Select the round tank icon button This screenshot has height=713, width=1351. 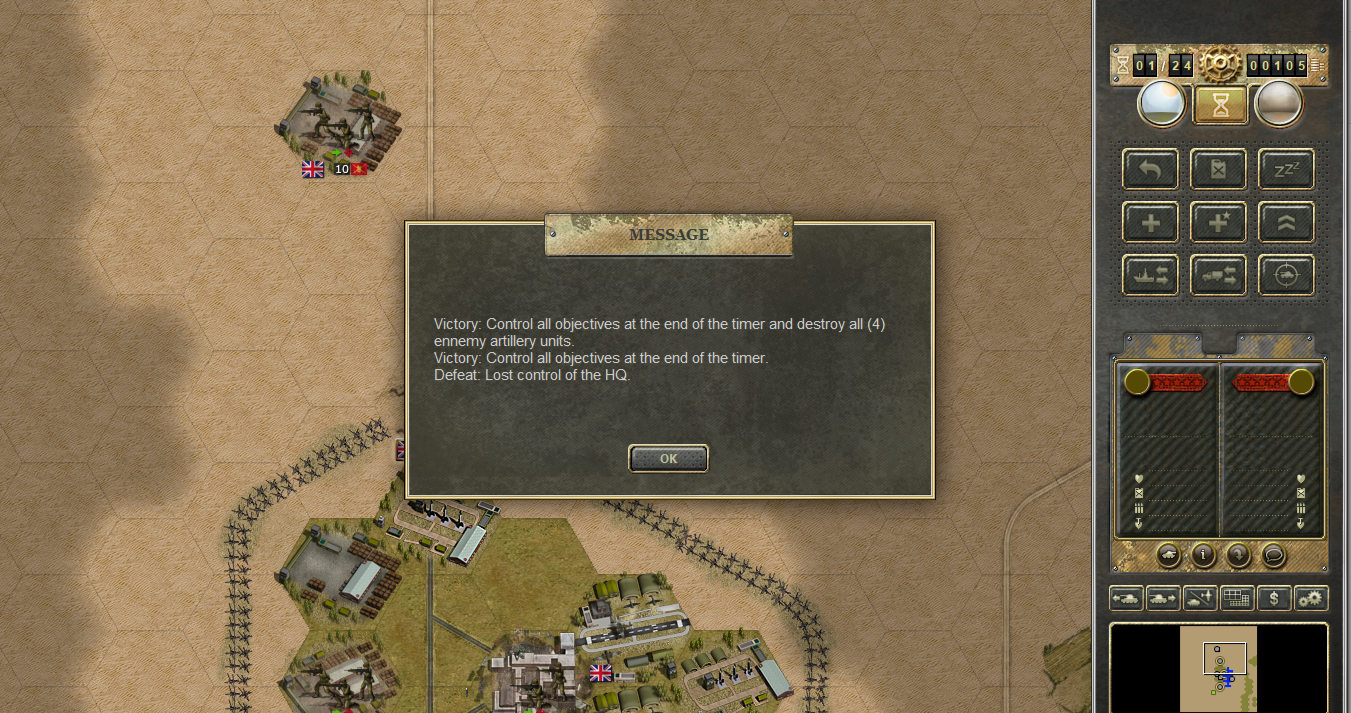coord(1167,554)
